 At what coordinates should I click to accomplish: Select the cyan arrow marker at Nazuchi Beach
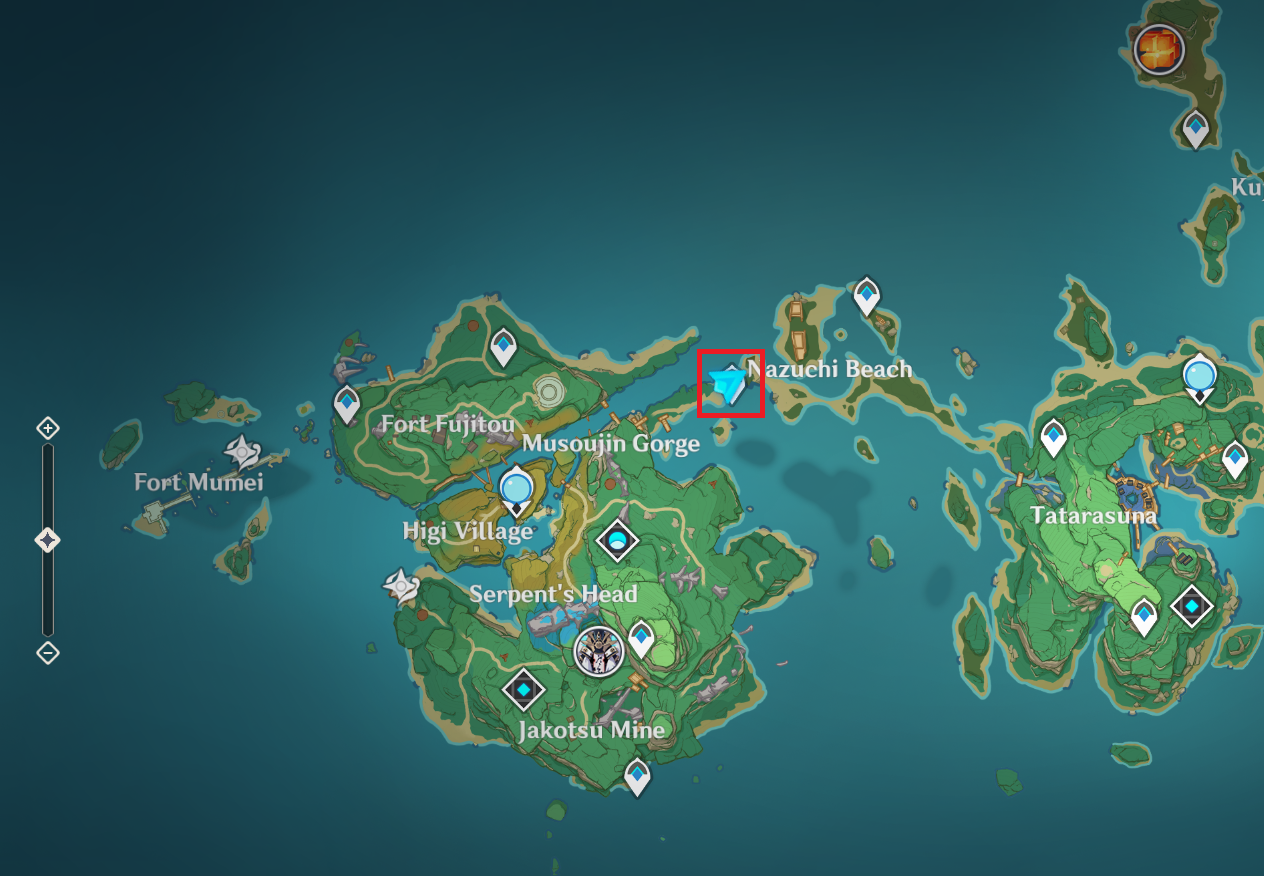(729, 385)
